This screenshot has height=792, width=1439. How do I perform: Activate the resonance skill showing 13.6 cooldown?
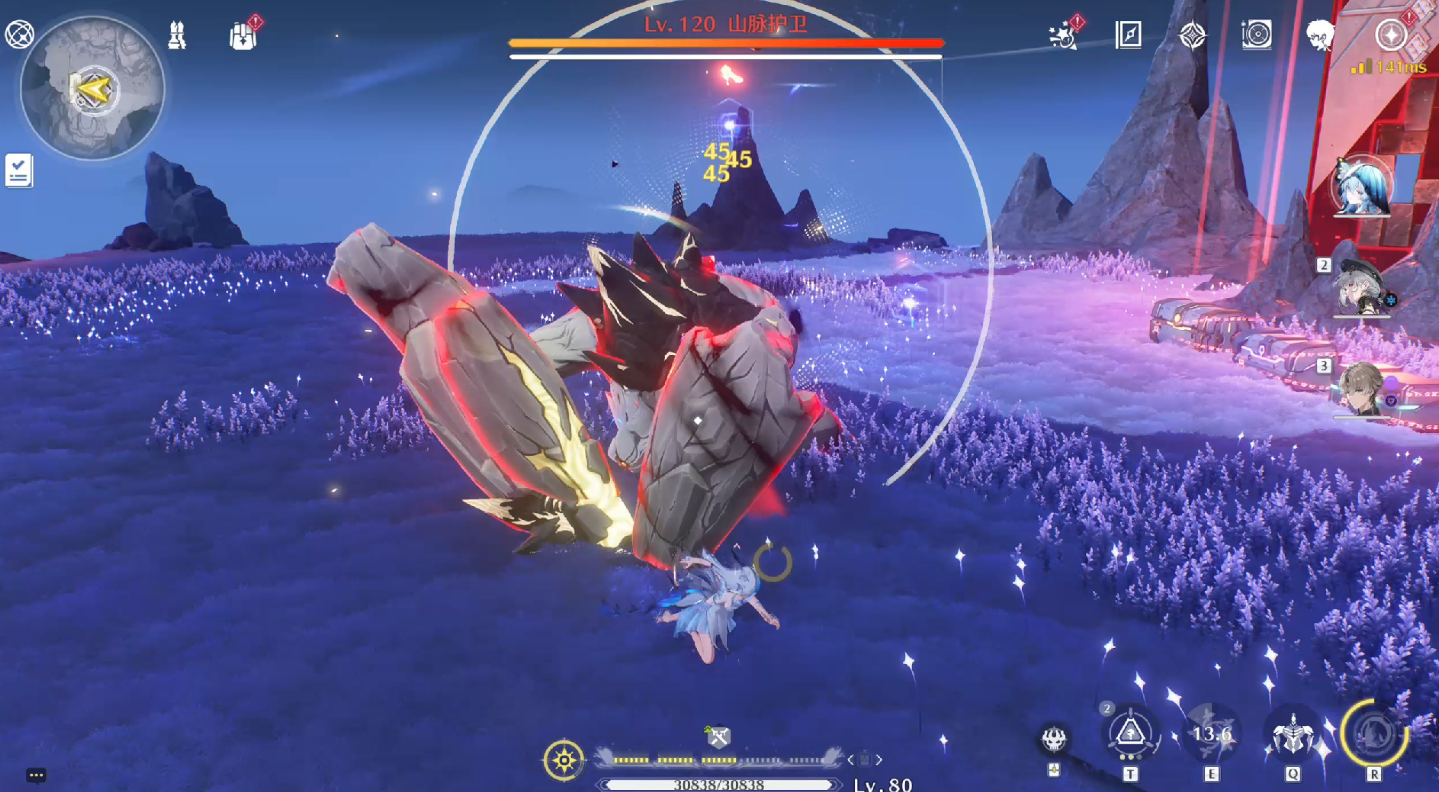pyautogui.click(x=1212, y=734)
